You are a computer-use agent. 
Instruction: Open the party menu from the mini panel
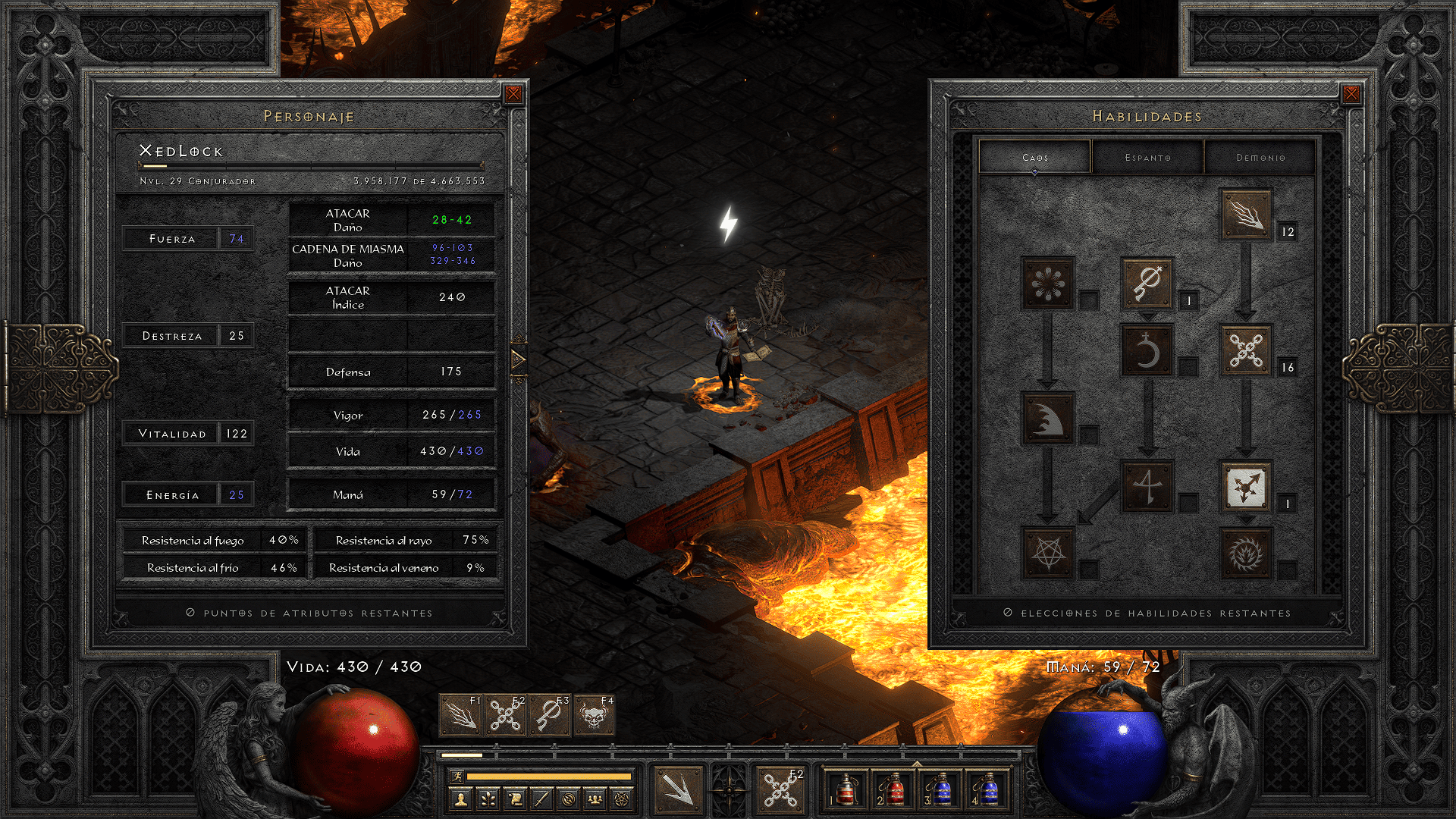(595, 799)
